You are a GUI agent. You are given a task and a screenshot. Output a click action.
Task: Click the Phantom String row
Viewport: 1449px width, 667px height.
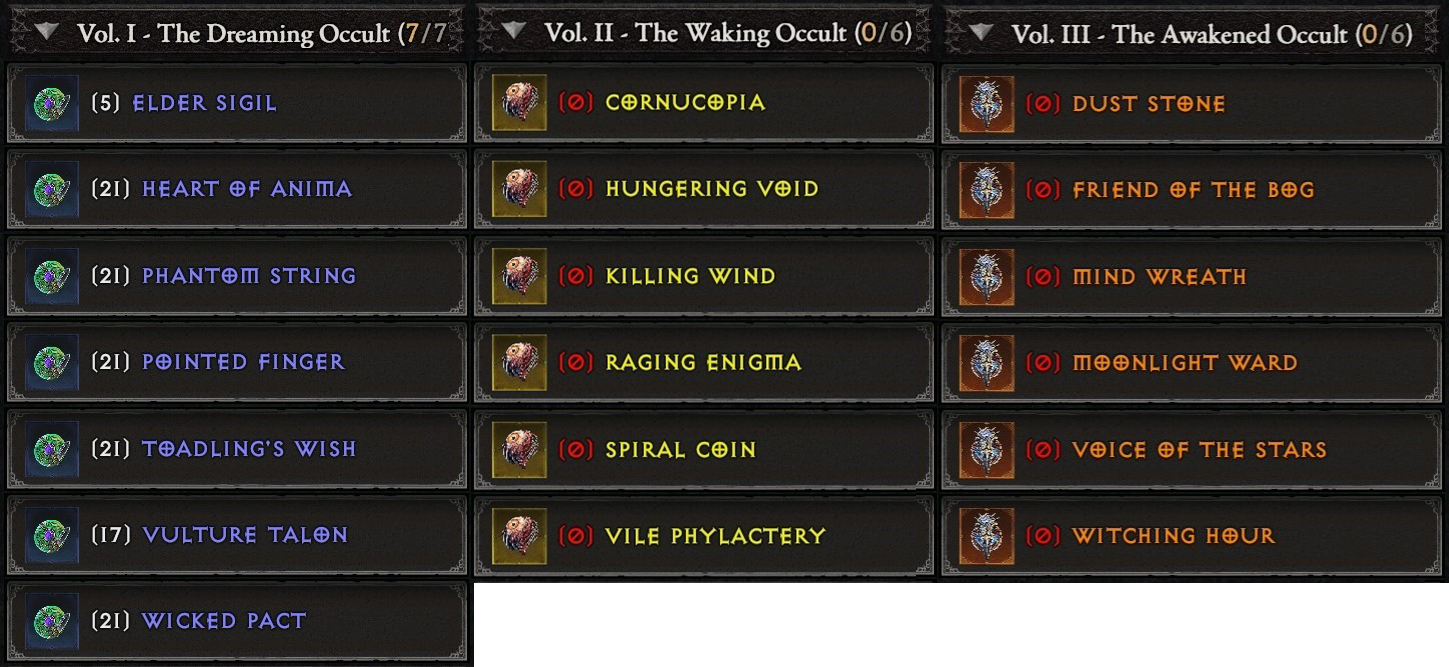236,276
